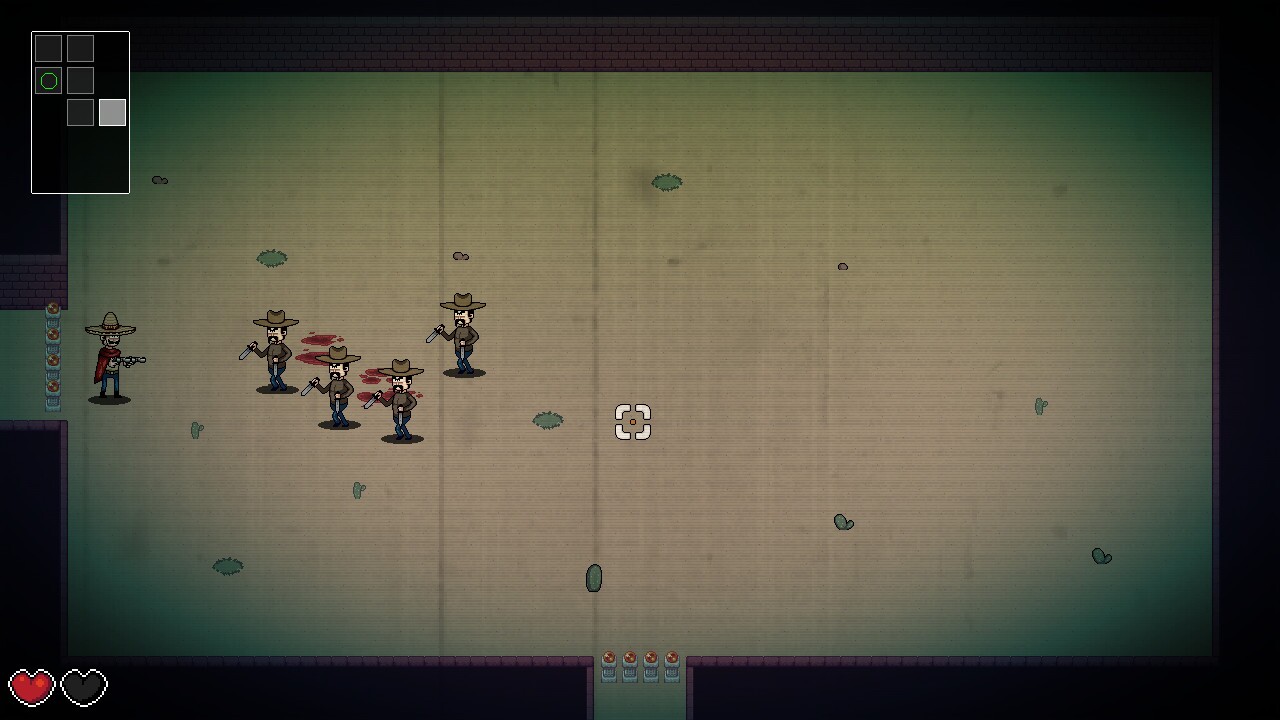
Task: Click the tall green rock near the bottom doorway
Action: pyautogui.click(x=593, y=578)
